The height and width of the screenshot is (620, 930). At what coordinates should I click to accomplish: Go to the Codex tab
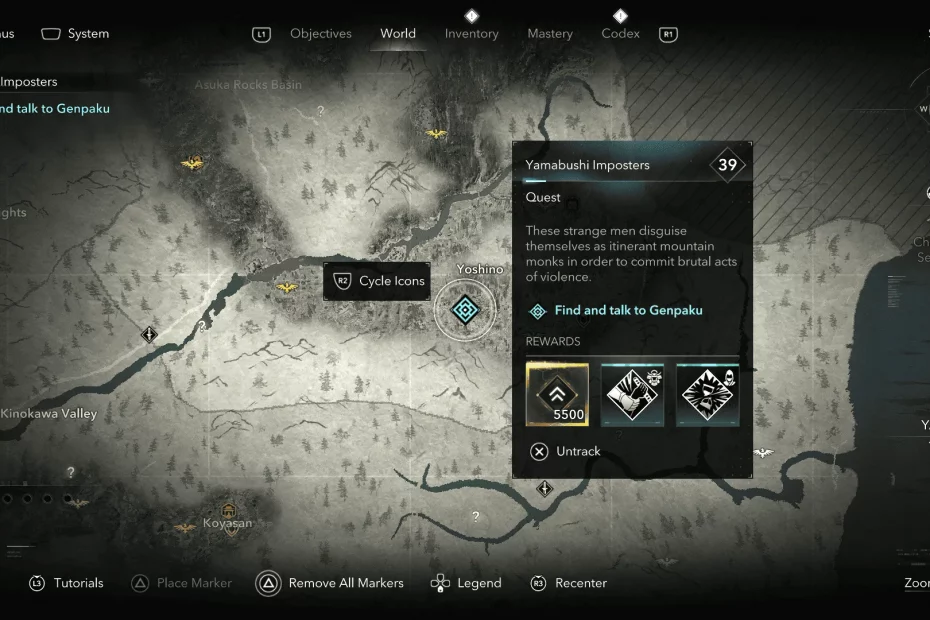620,34
